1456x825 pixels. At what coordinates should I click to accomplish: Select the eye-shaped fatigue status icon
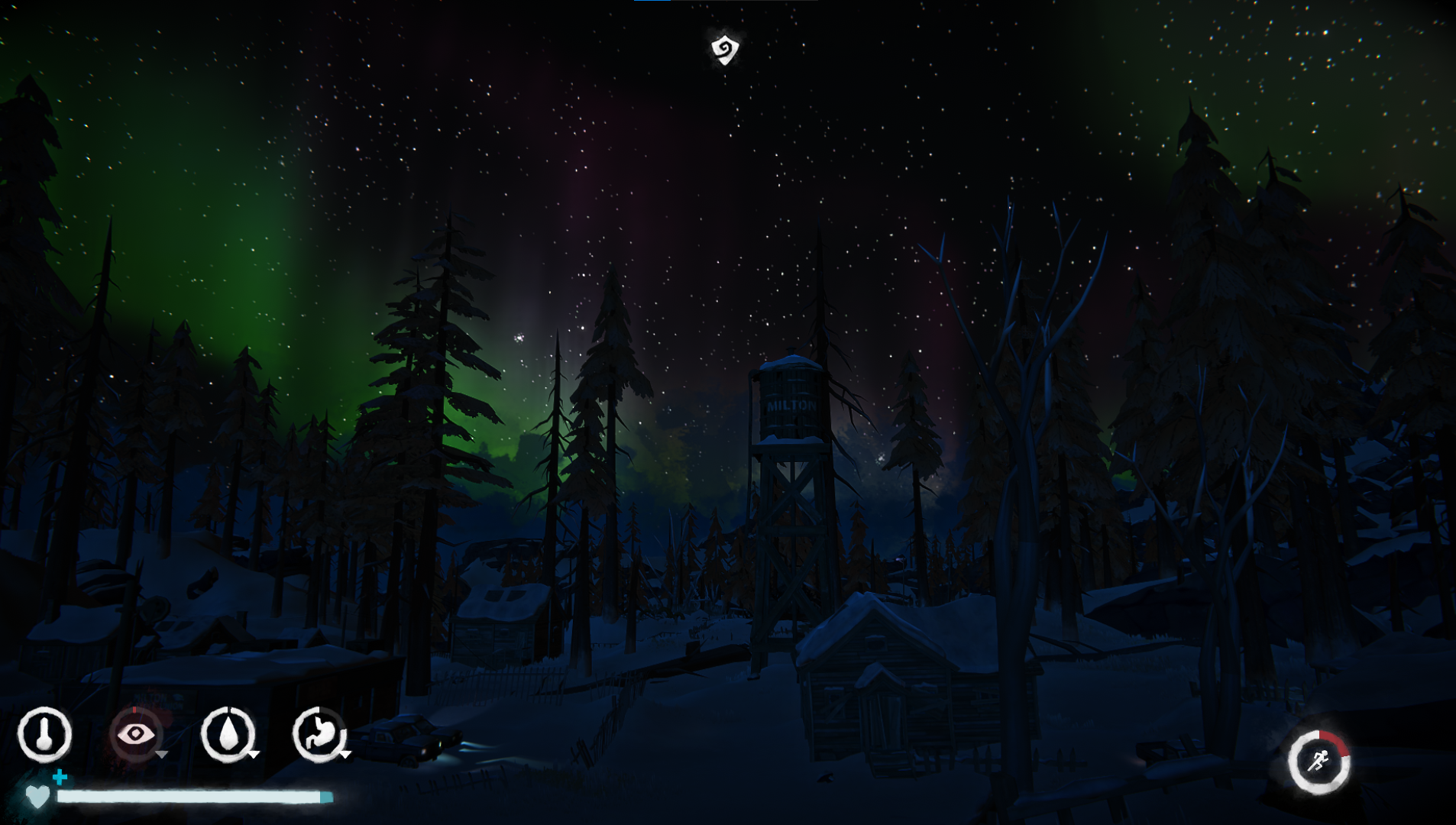[x=136, y=735]
